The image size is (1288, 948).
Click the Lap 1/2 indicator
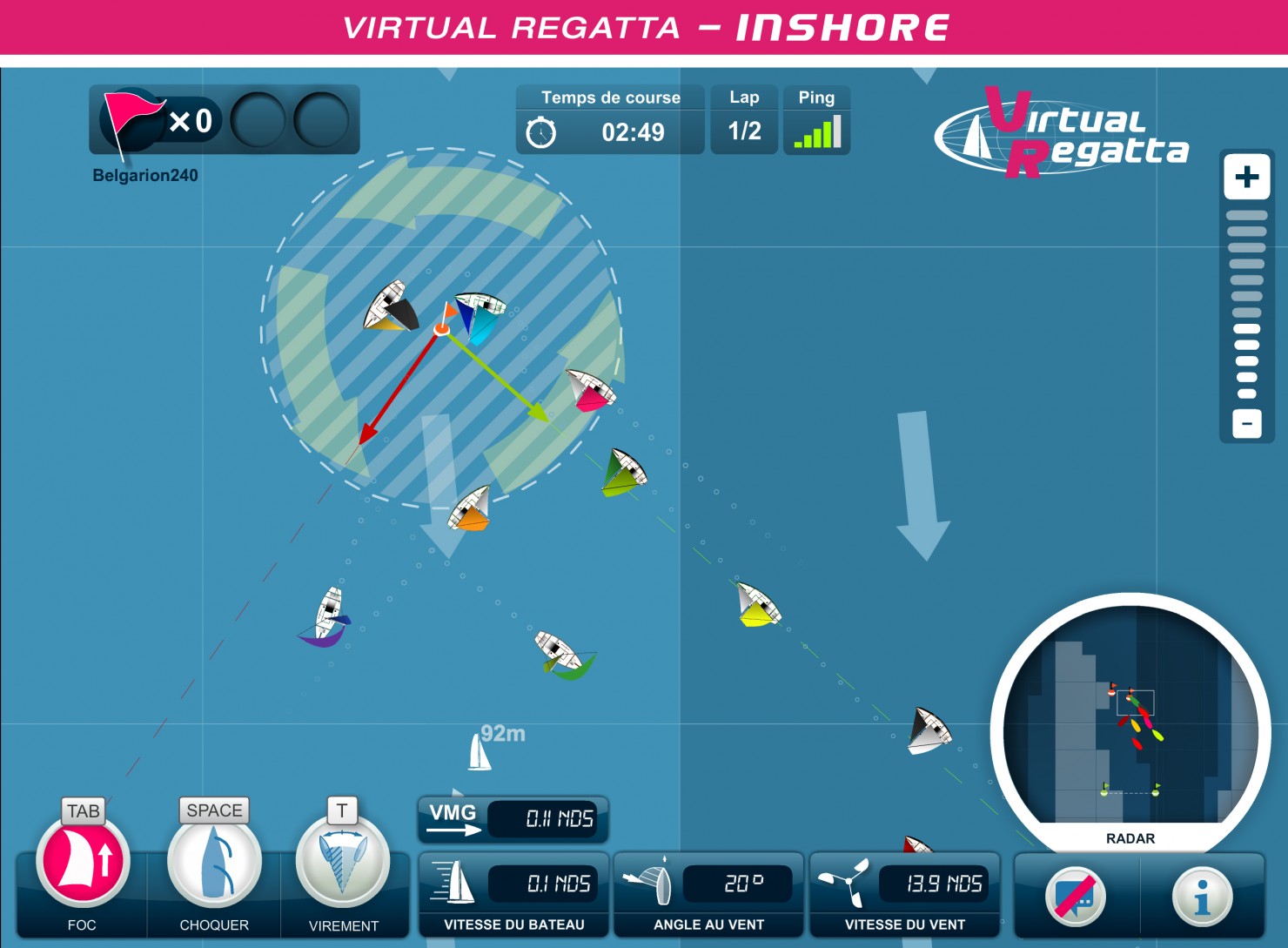[744, 132]
